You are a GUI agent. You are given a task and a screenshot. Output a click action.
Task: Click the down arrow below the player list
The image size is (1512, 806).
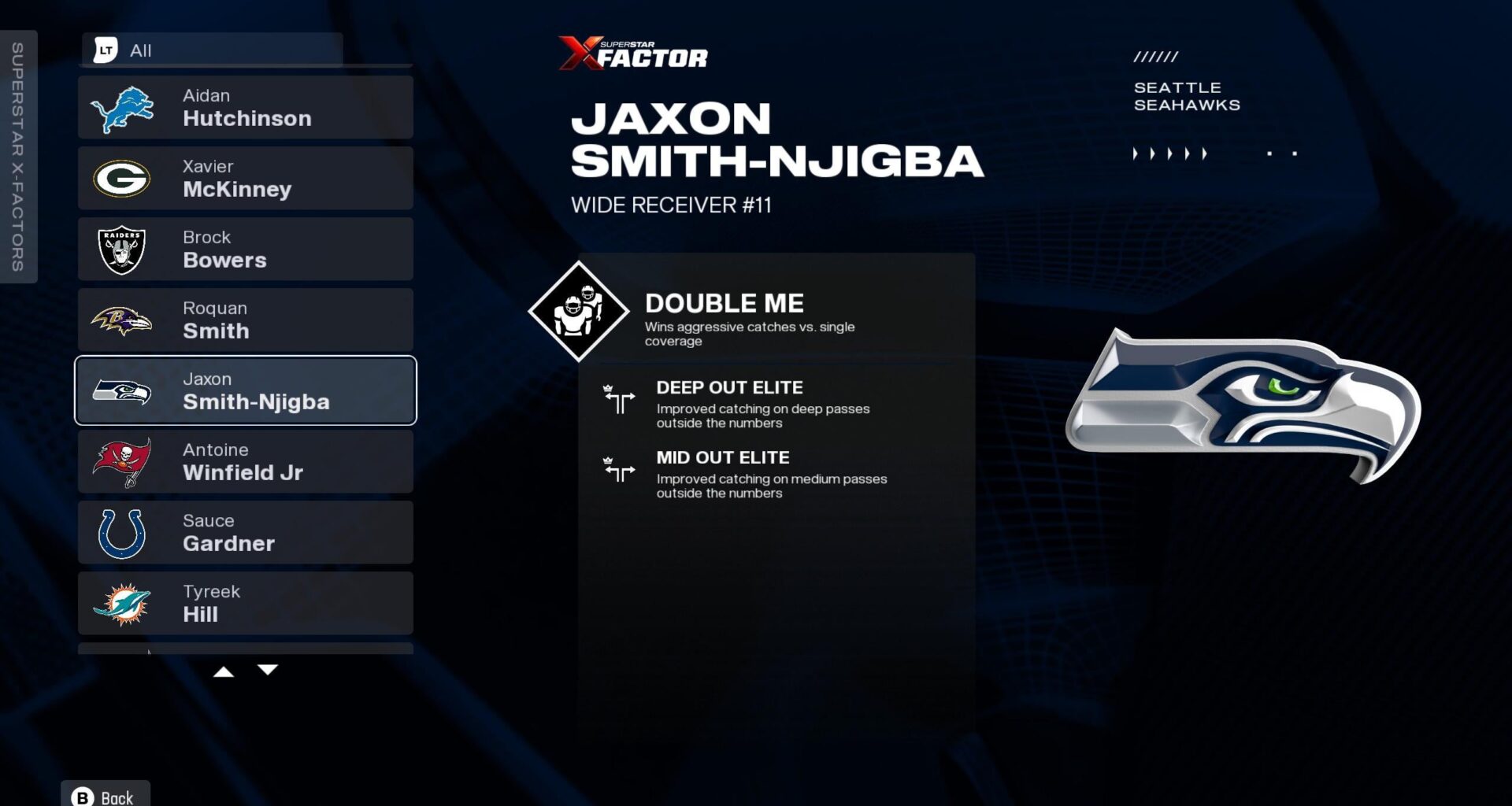pos(269,671)
